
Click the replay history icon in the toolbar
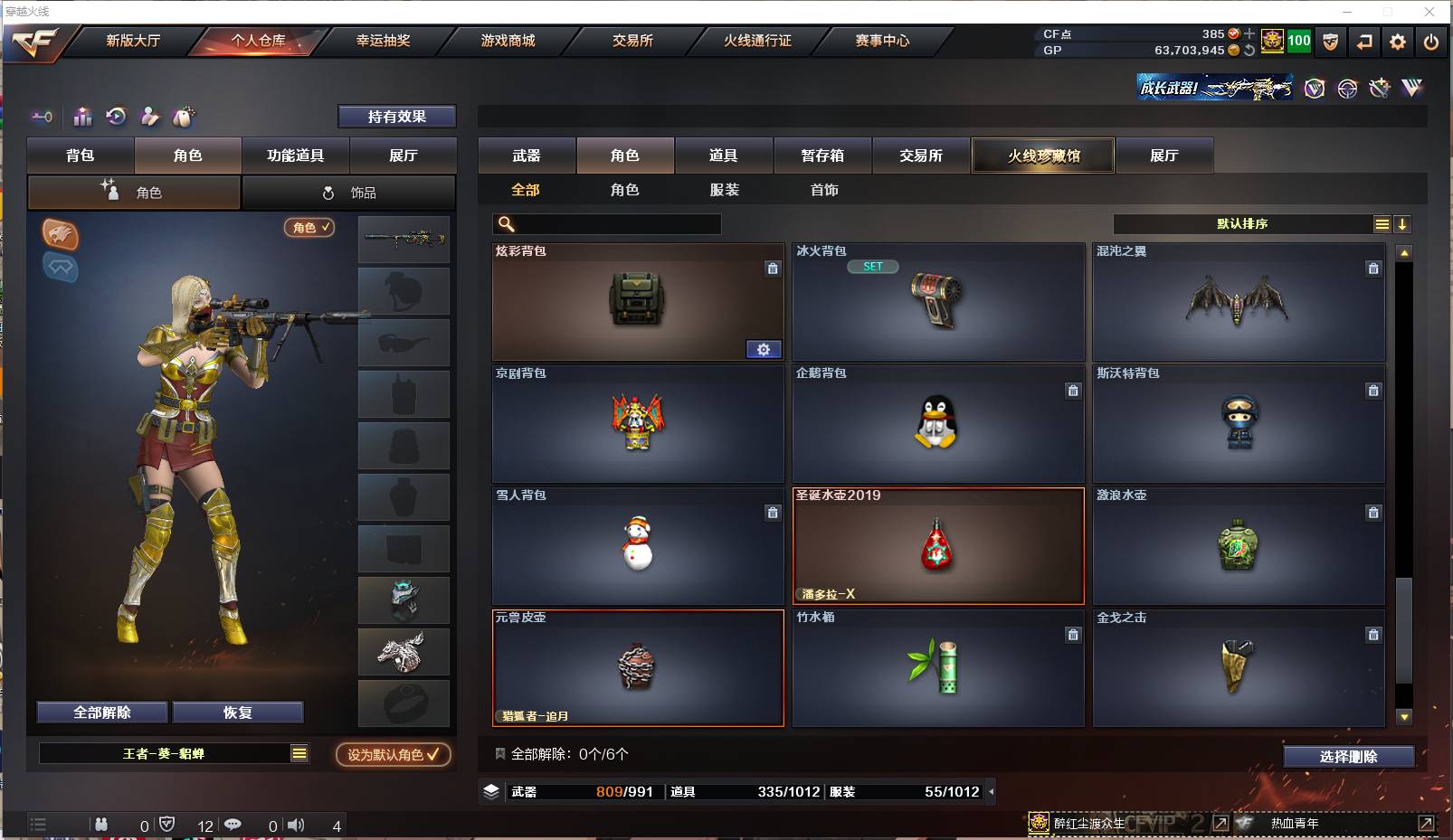(115, 117)
